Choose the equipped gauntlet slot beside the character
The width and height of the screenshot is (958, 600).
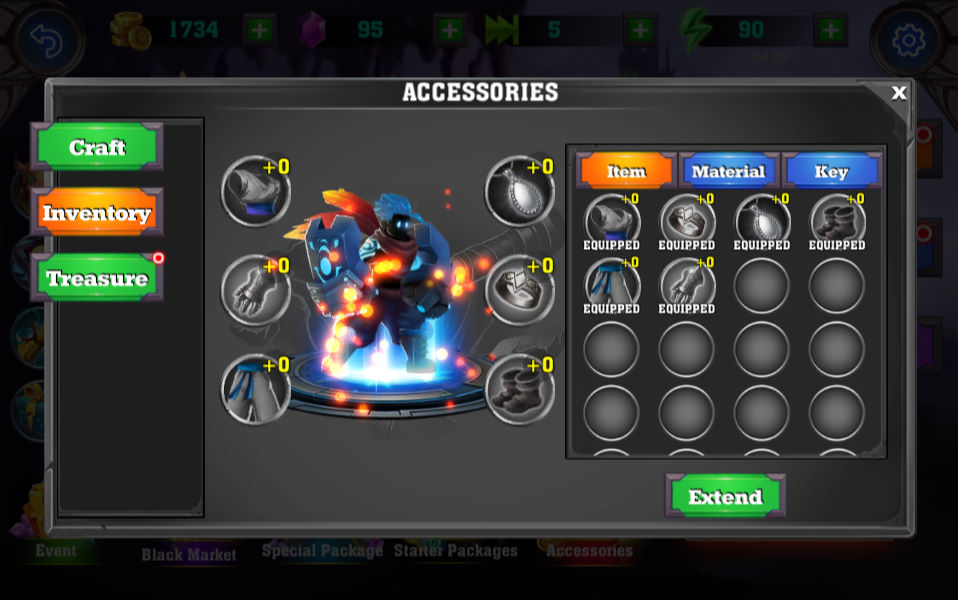255,289
